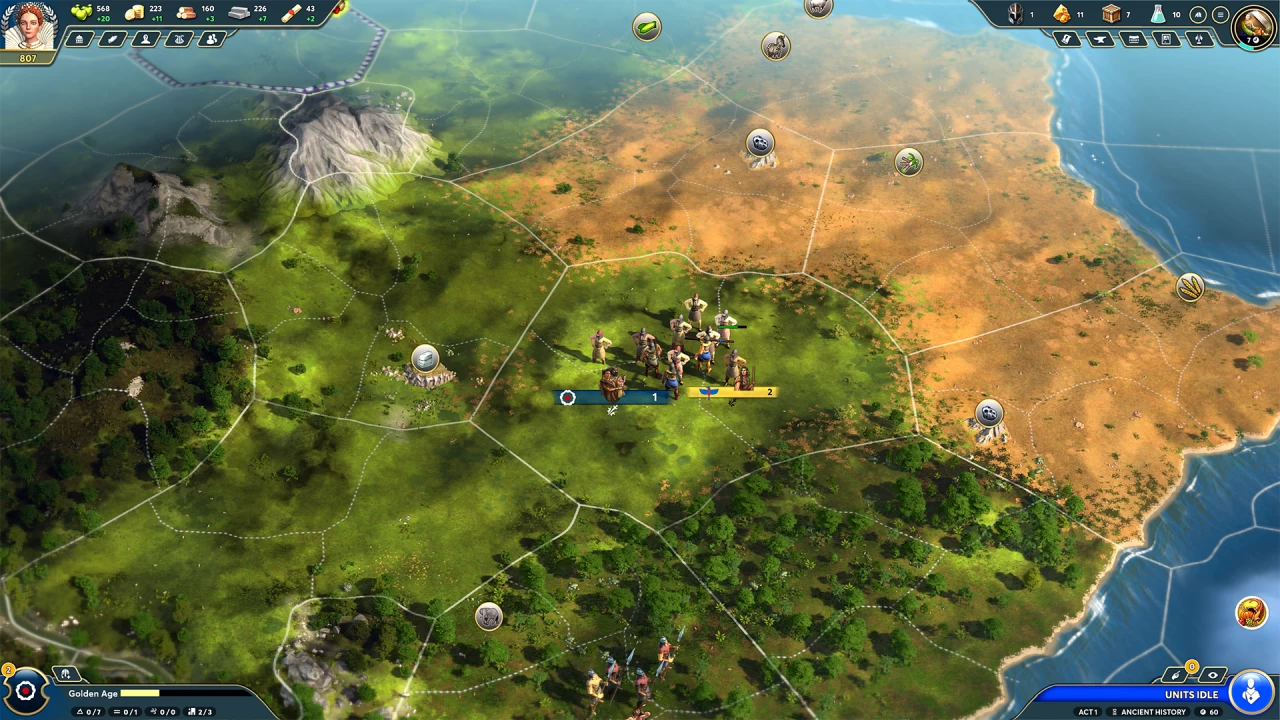1280x720 pixels.
Task: Select the population silhouette icon
Action: click(147, 39)
